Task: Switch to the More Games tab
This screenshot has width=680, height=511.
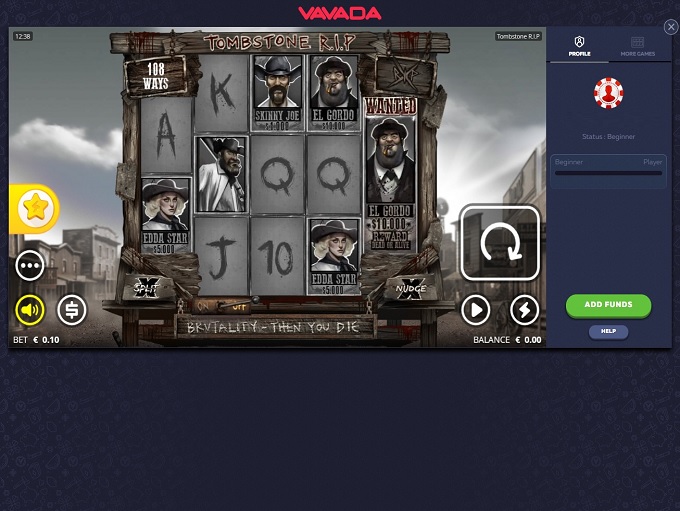Action: (x=637, y=46)
